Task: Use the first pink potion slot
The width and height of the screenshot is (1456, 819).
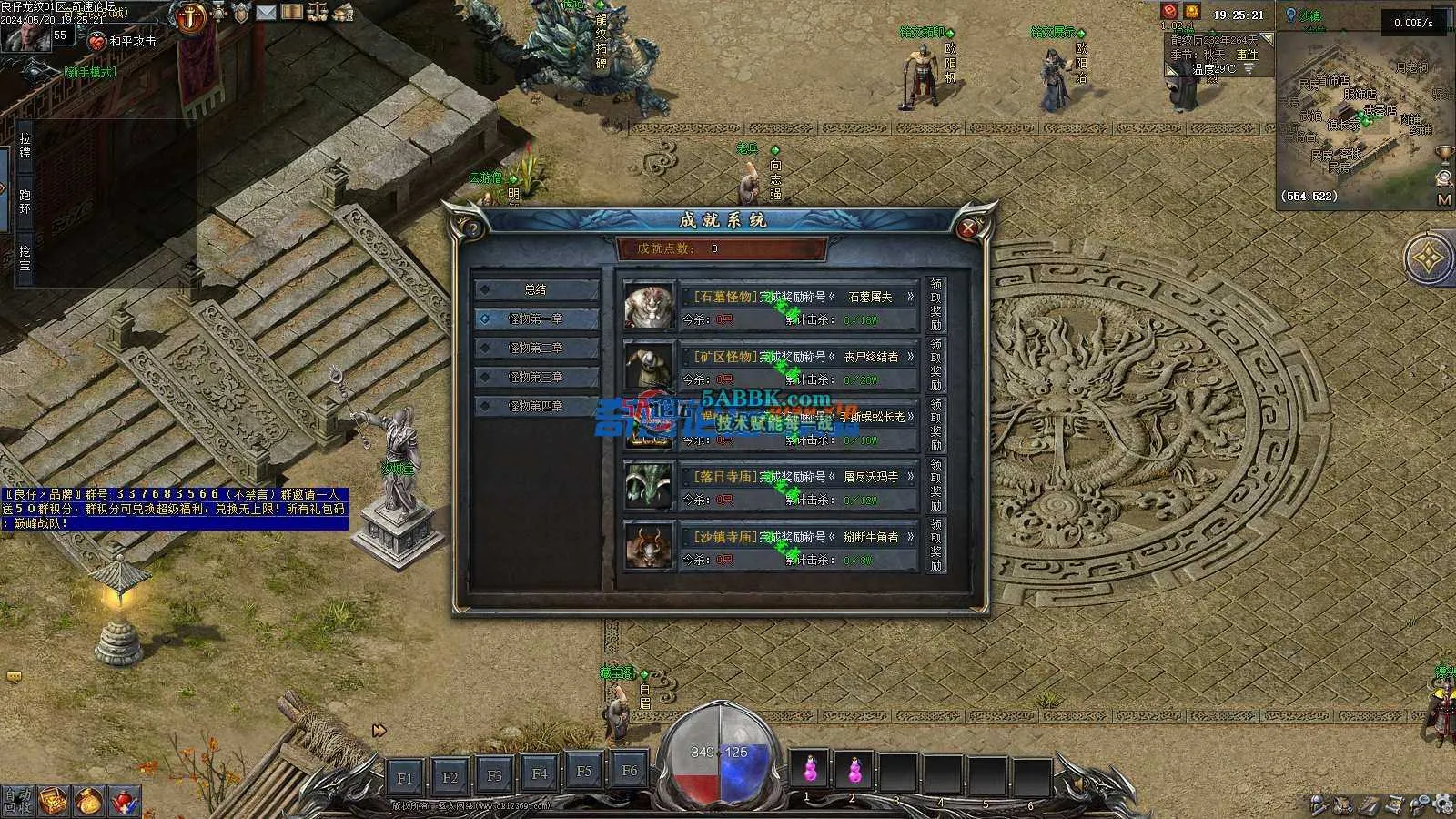Action: click(808, 771)
